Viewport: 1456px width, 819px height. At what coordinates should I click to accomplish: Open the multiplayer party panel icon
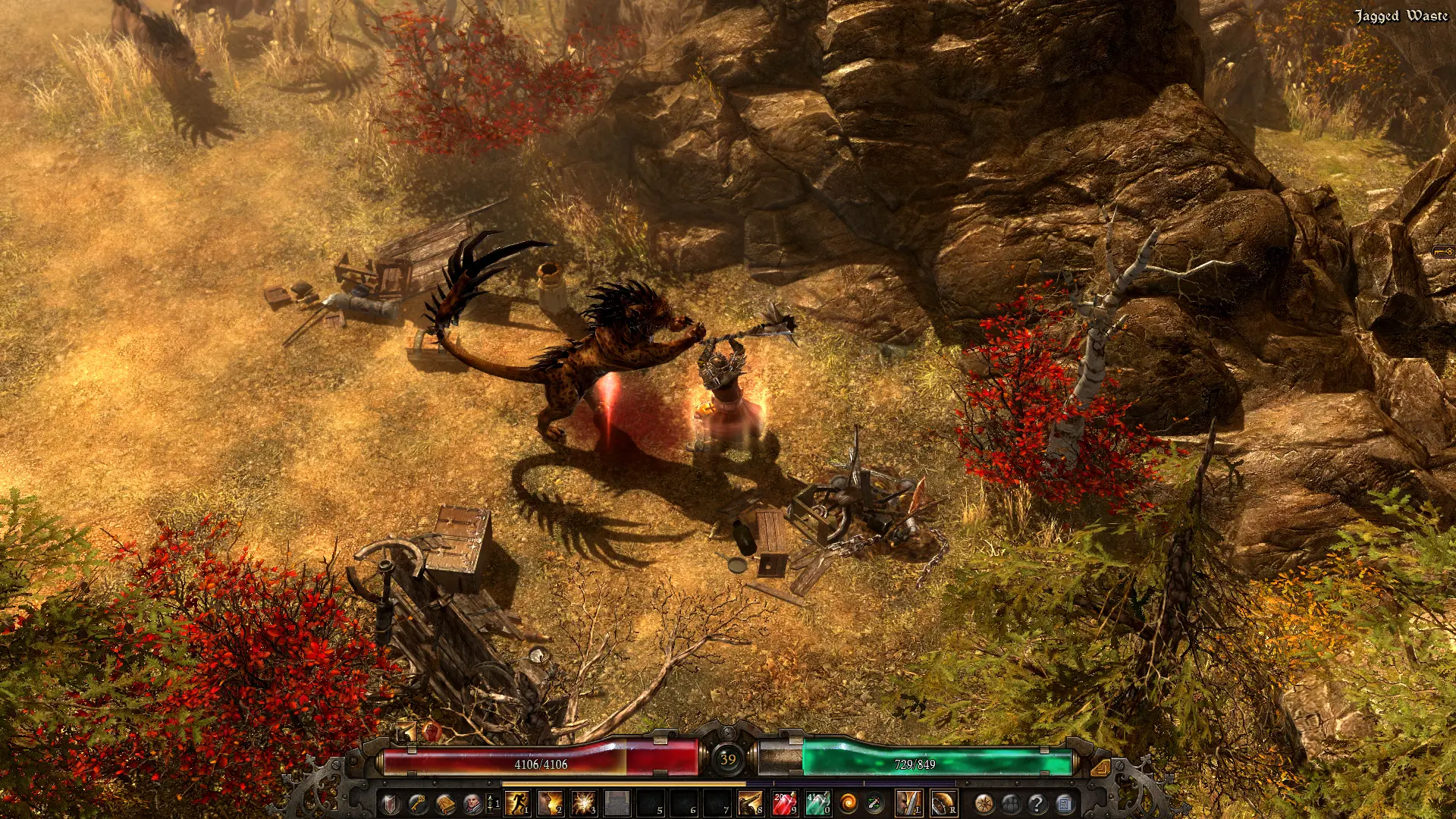1011,802
